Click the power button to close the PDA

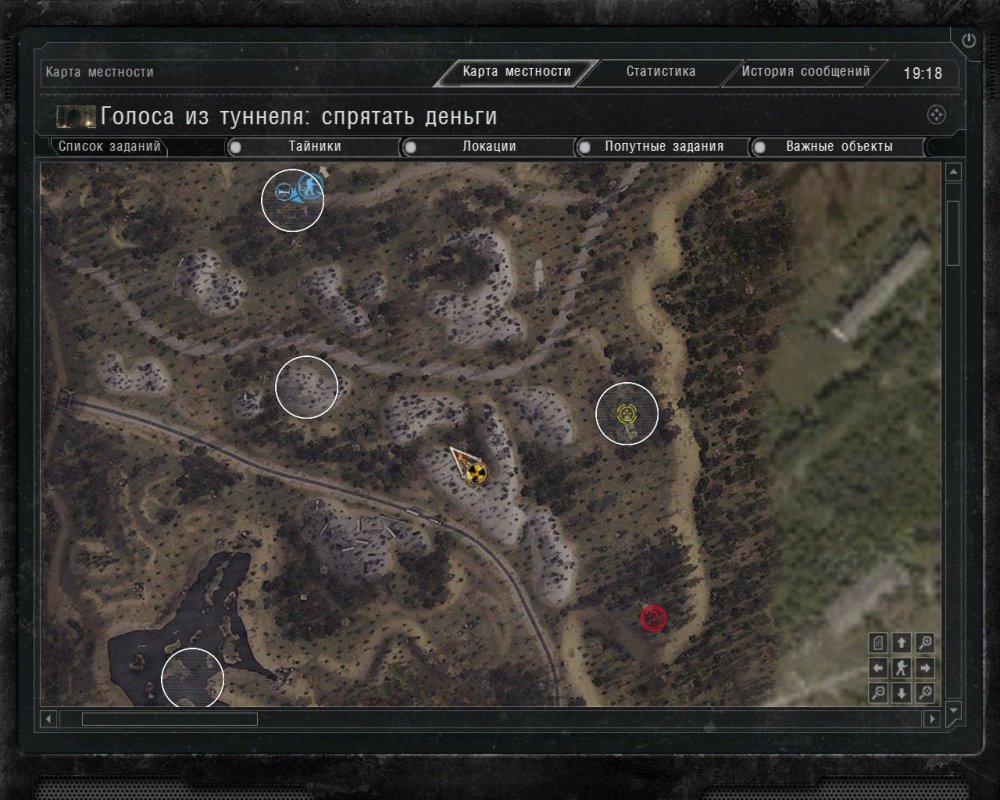(968, 41)
